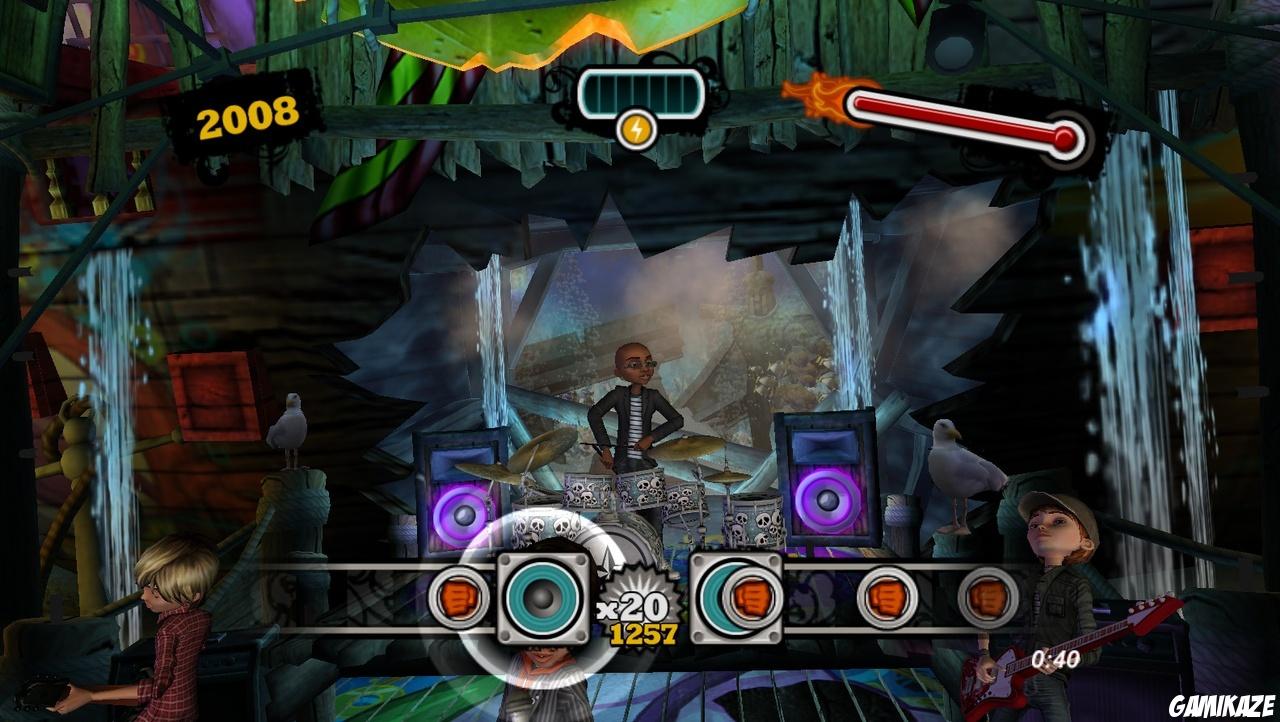Select the large teal speaker note in the circle
The image size is (1280, 722).
tap(541, 600)
